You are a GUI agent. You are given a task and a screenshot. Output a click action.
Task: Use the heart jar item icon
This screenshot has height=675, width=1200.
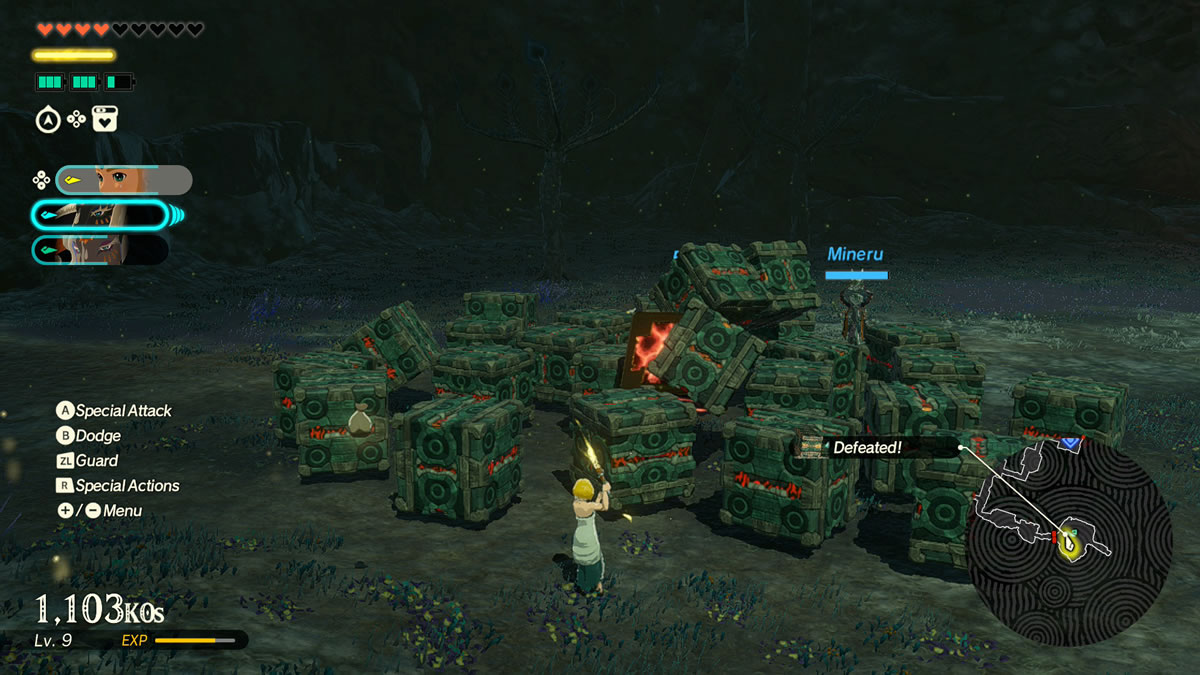tap(105, 120)
